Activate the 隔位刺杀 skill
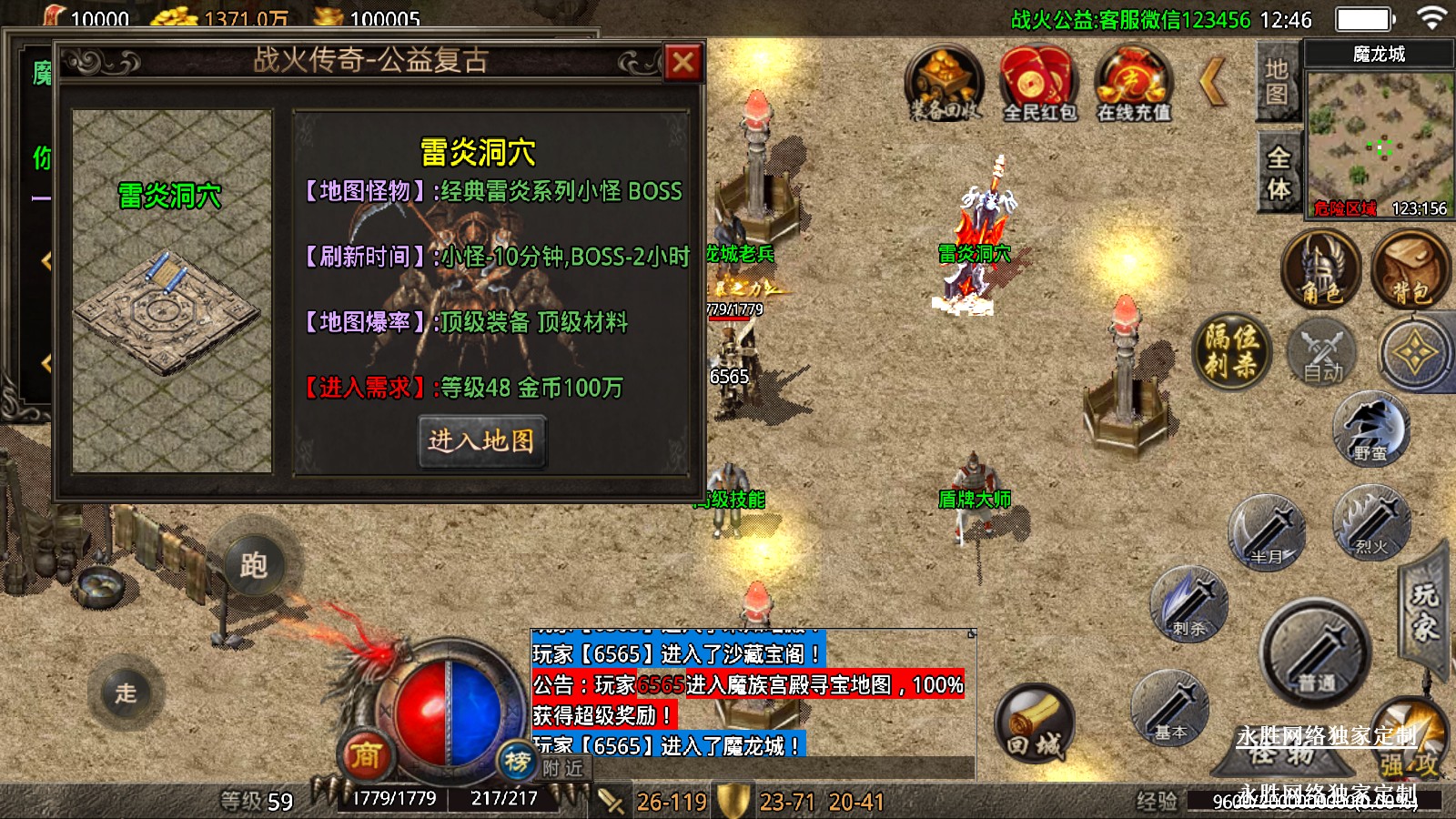The width and height of the screenshot is (1456, 819). pyautogui.click(x=1232, y=350)
